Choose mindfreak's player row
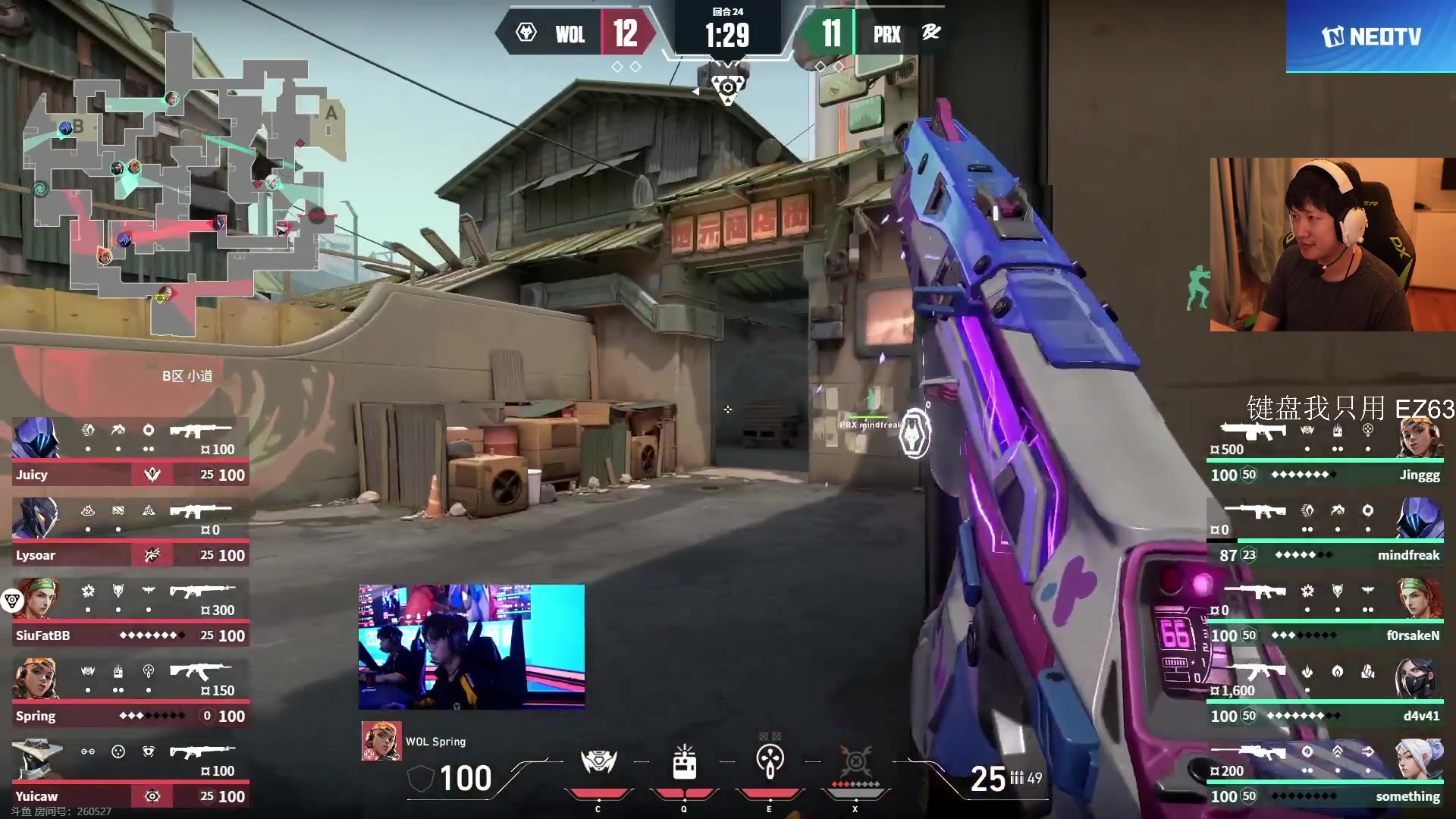Image resolution: width=1456 pixels, height=819 pixels. tap(1326, 532)
